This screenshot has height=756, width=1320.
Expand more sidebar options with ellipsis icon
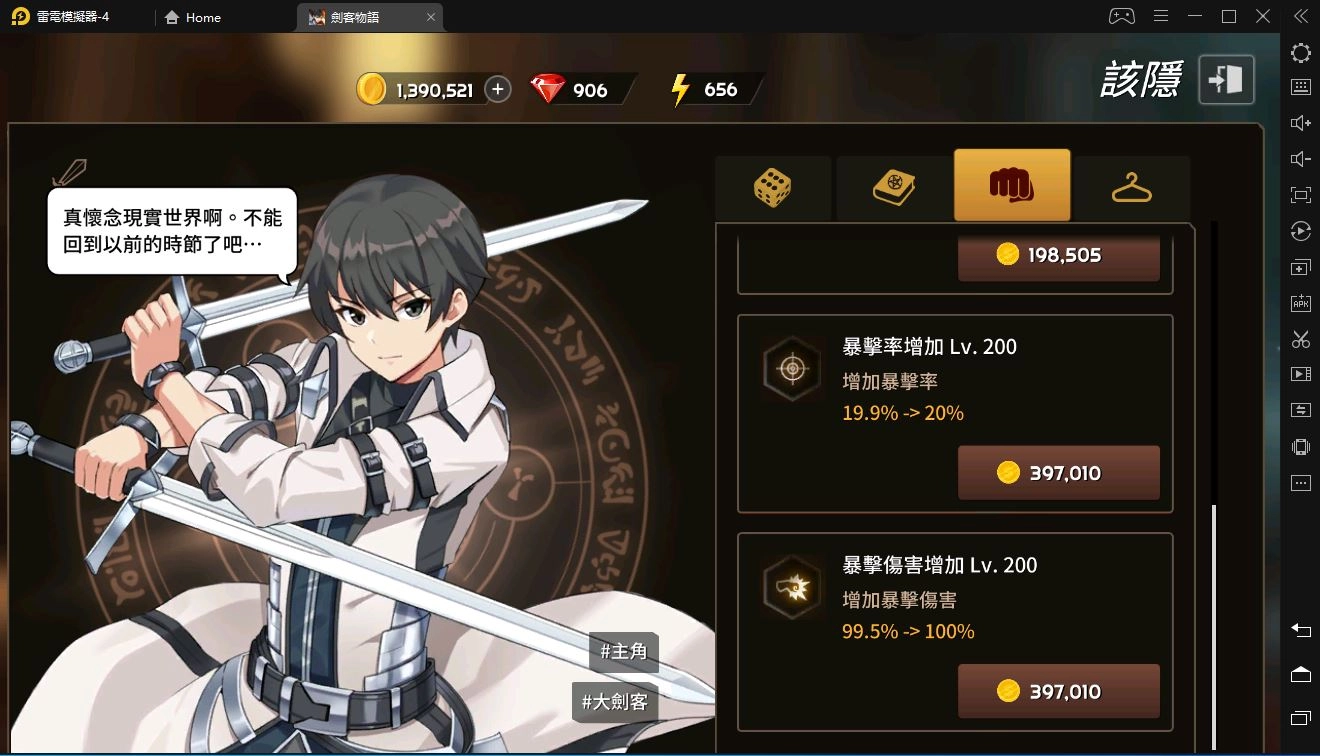coord(1300,482)
